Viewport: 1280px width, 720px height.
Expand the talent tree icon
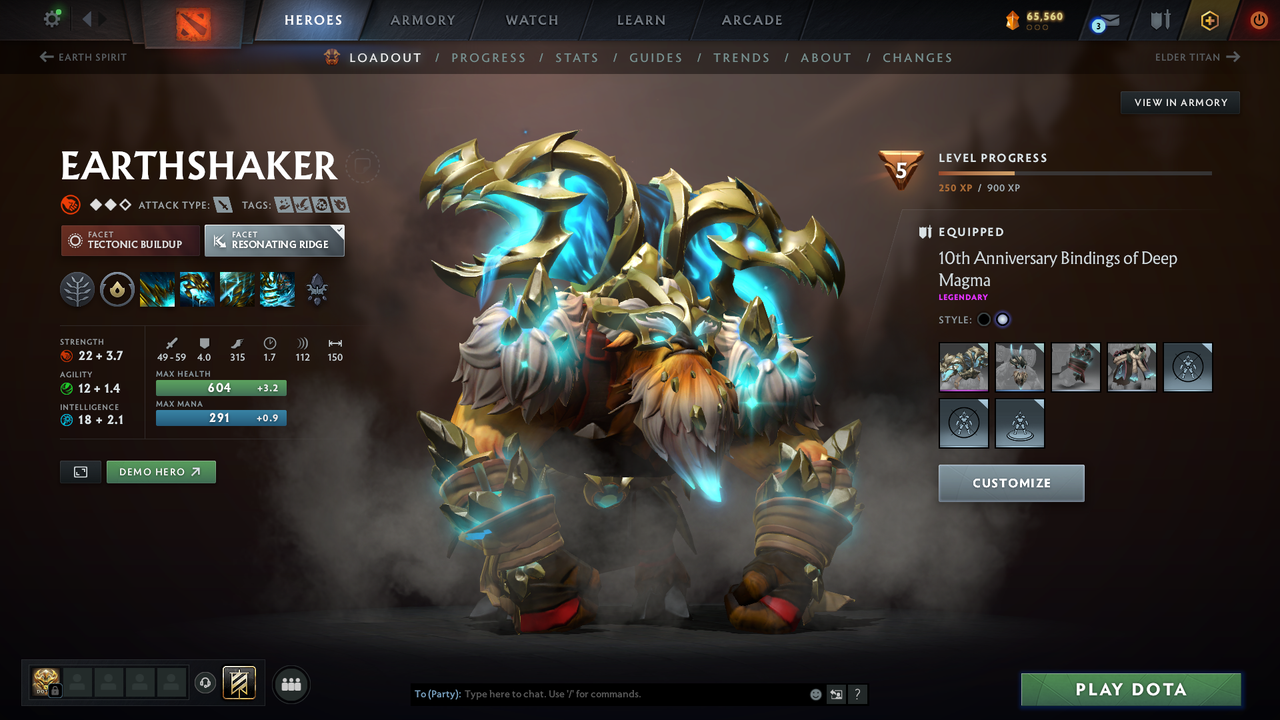click(316, 289)
